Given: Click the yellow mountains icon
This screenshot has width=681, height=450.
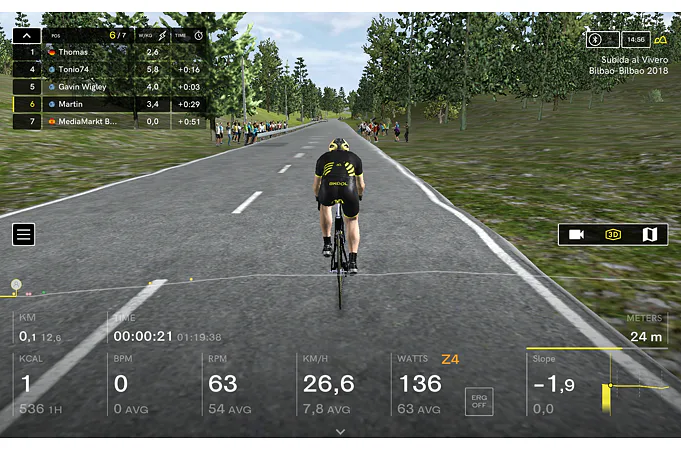Looking at the screenshot, I should [661, 39].
